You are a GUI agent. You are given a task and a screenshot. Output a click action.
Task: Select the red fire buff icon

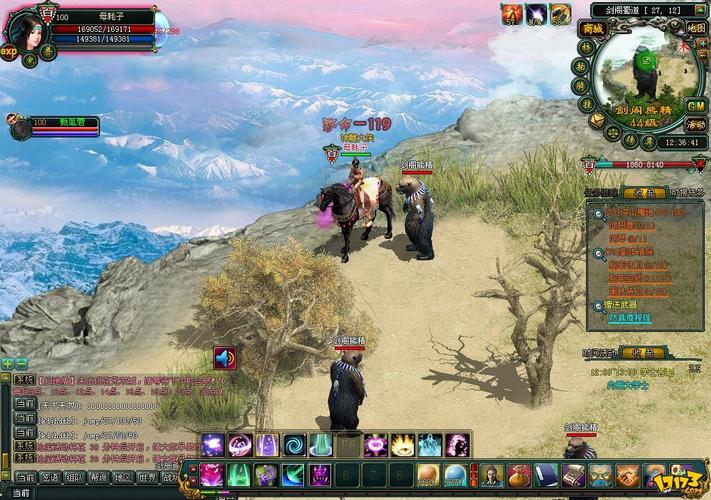pyautogui.click(x=513, y=14)
